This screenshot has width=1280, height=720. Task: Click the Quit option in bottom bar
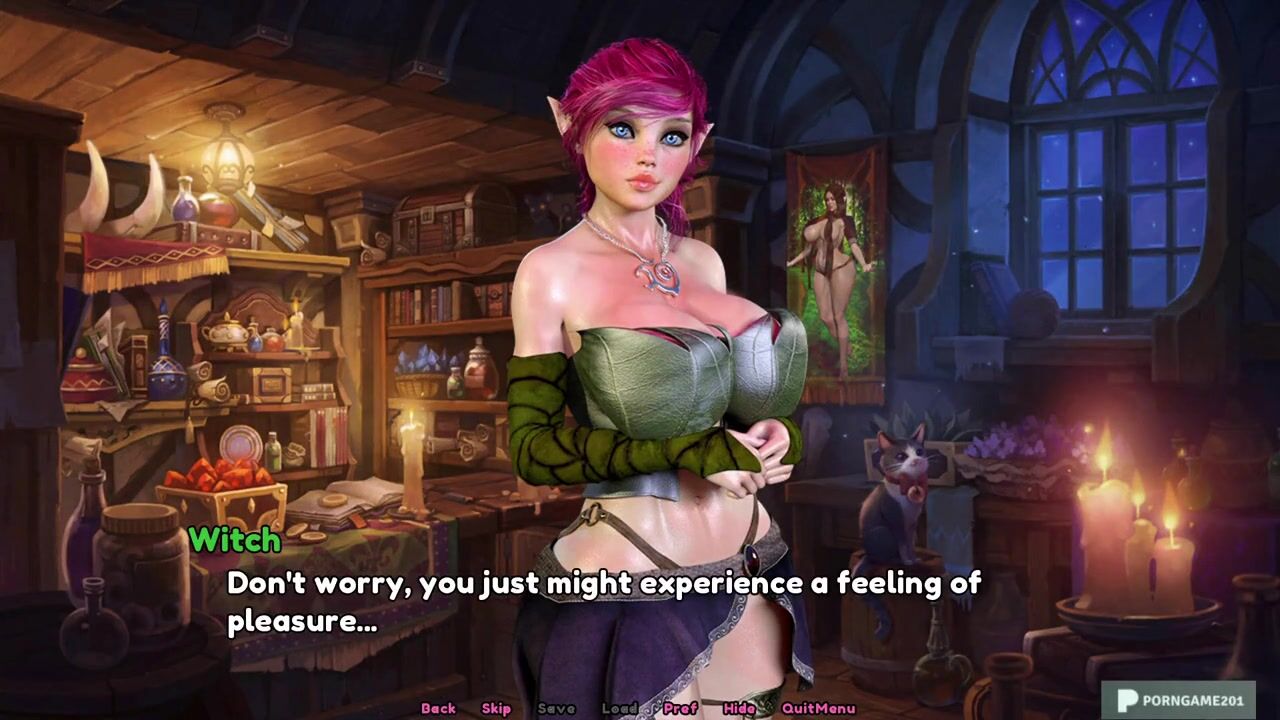coord(798,708)
